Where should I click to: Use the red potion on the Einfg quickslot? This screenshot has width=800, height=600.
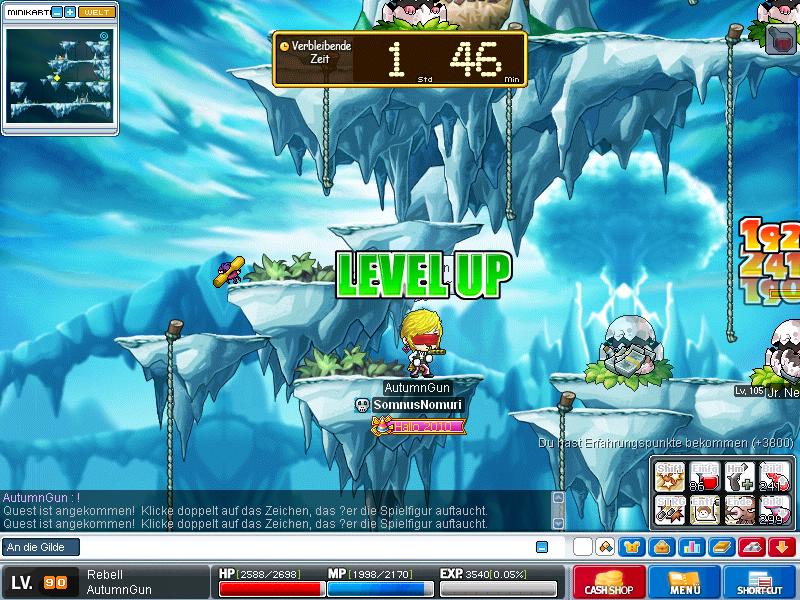click(x=703, y=476)
